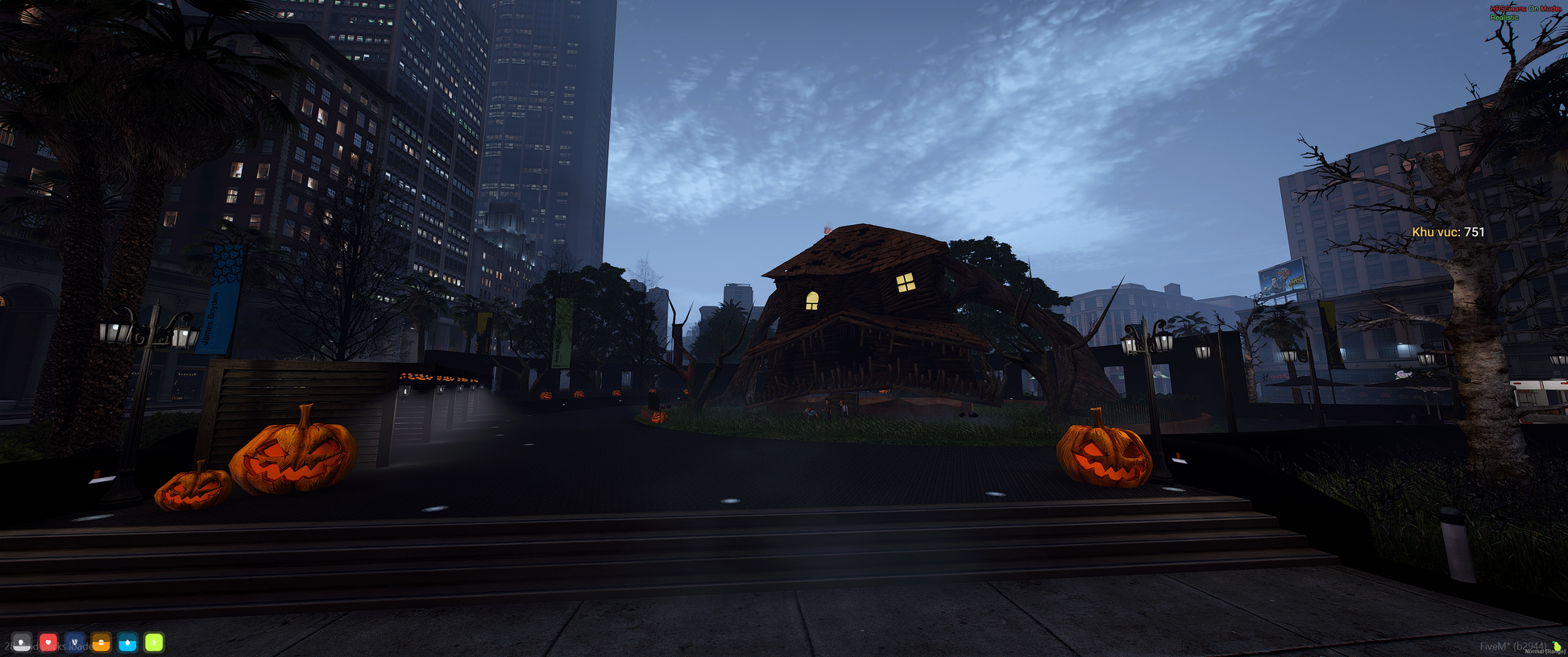Select the green running man stamina icon

point(154,642)
